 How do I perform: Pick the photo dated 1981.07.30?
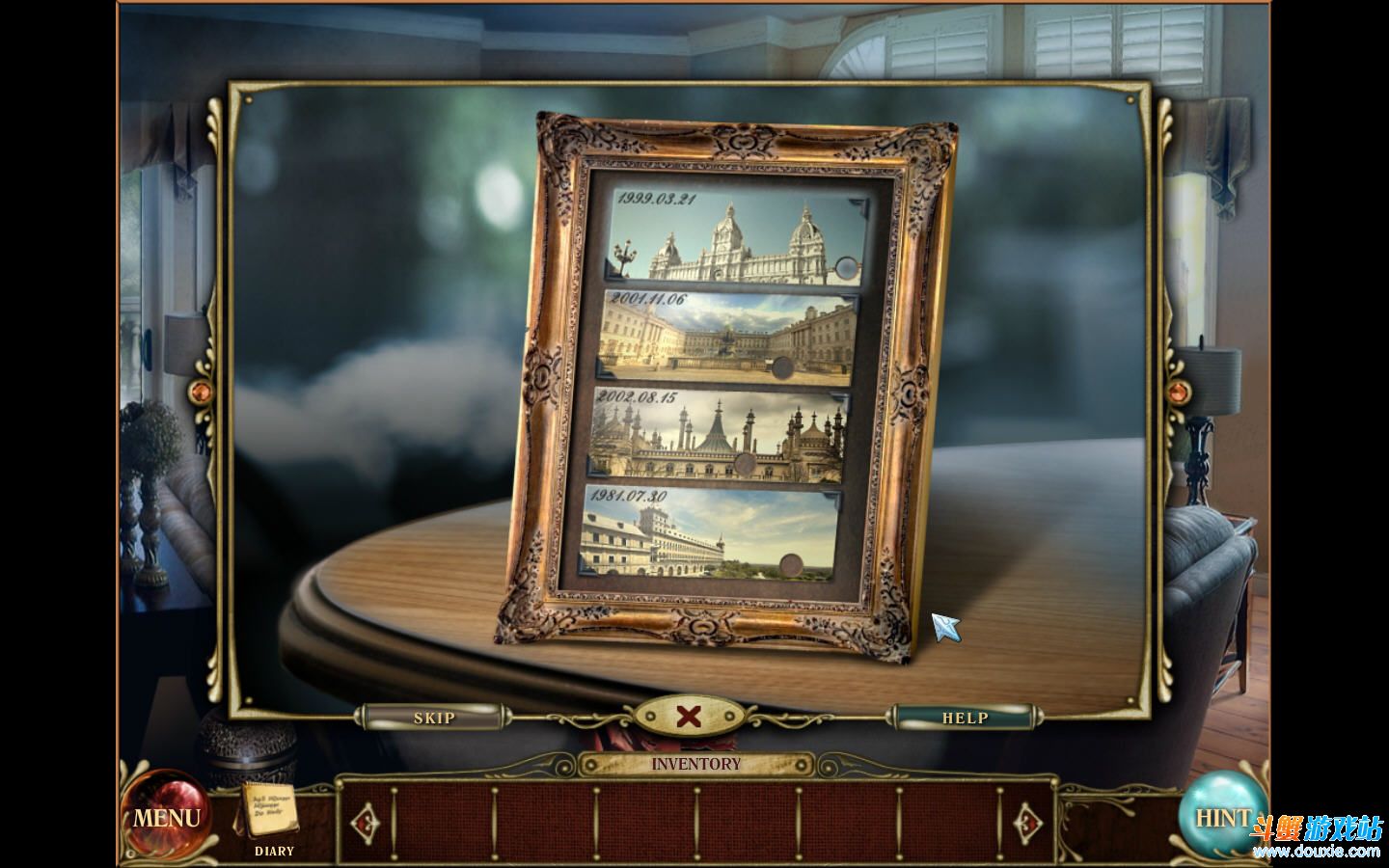[711, 533]
